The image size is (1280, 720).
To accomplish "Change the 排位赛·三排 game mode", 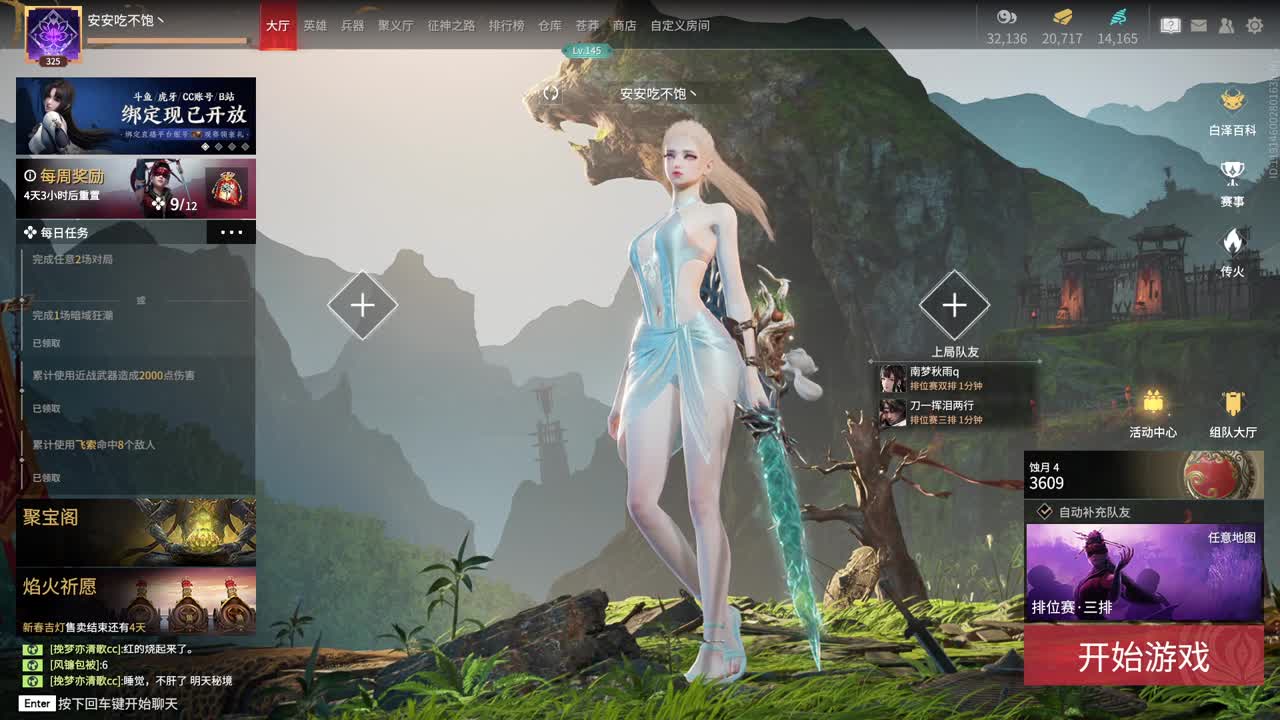I will (x=1143, y=572).
